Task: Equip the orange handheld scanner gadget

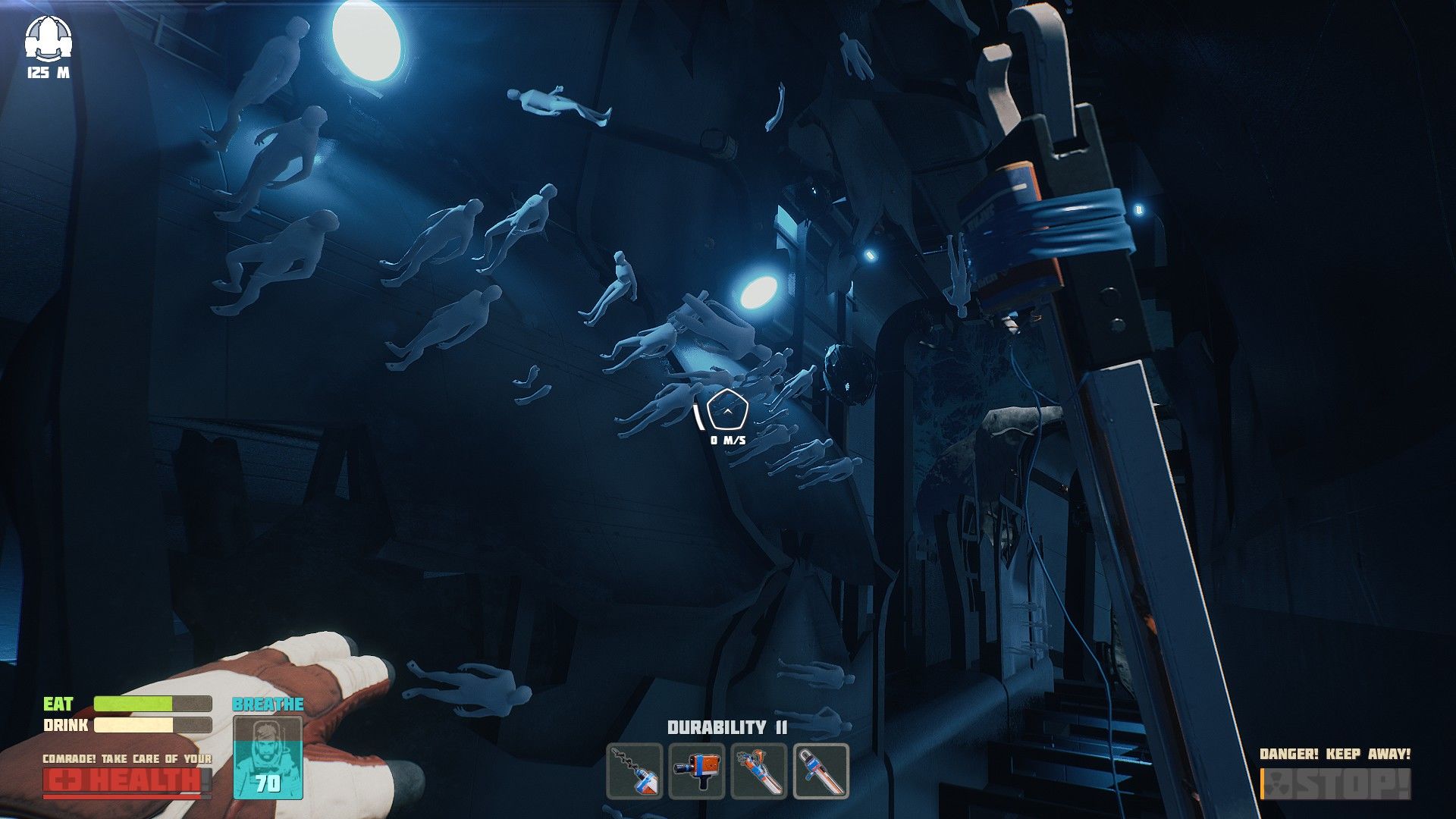Action: (x=697, y=771)
